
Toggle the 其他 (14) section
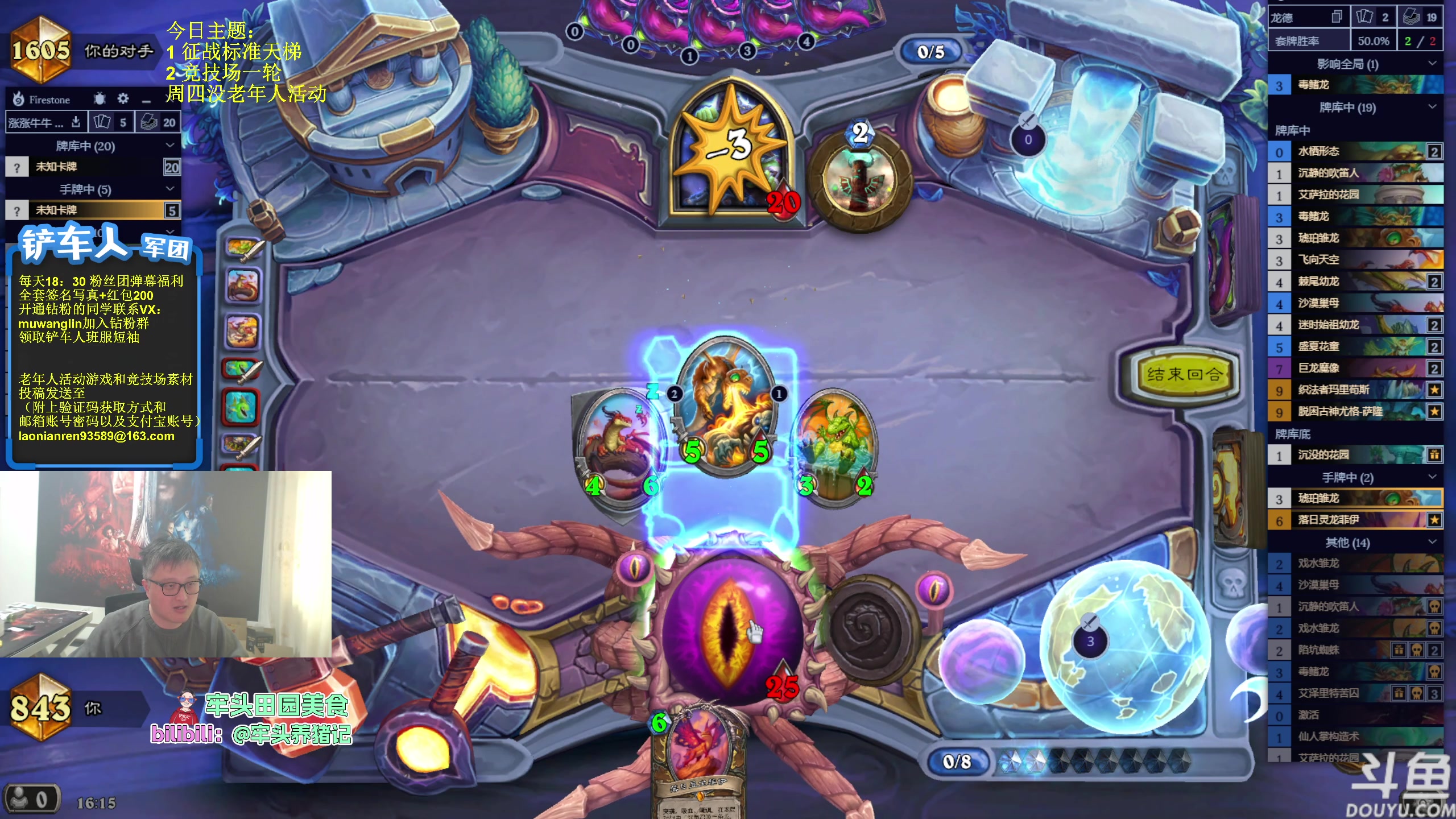click(1432, 542)
